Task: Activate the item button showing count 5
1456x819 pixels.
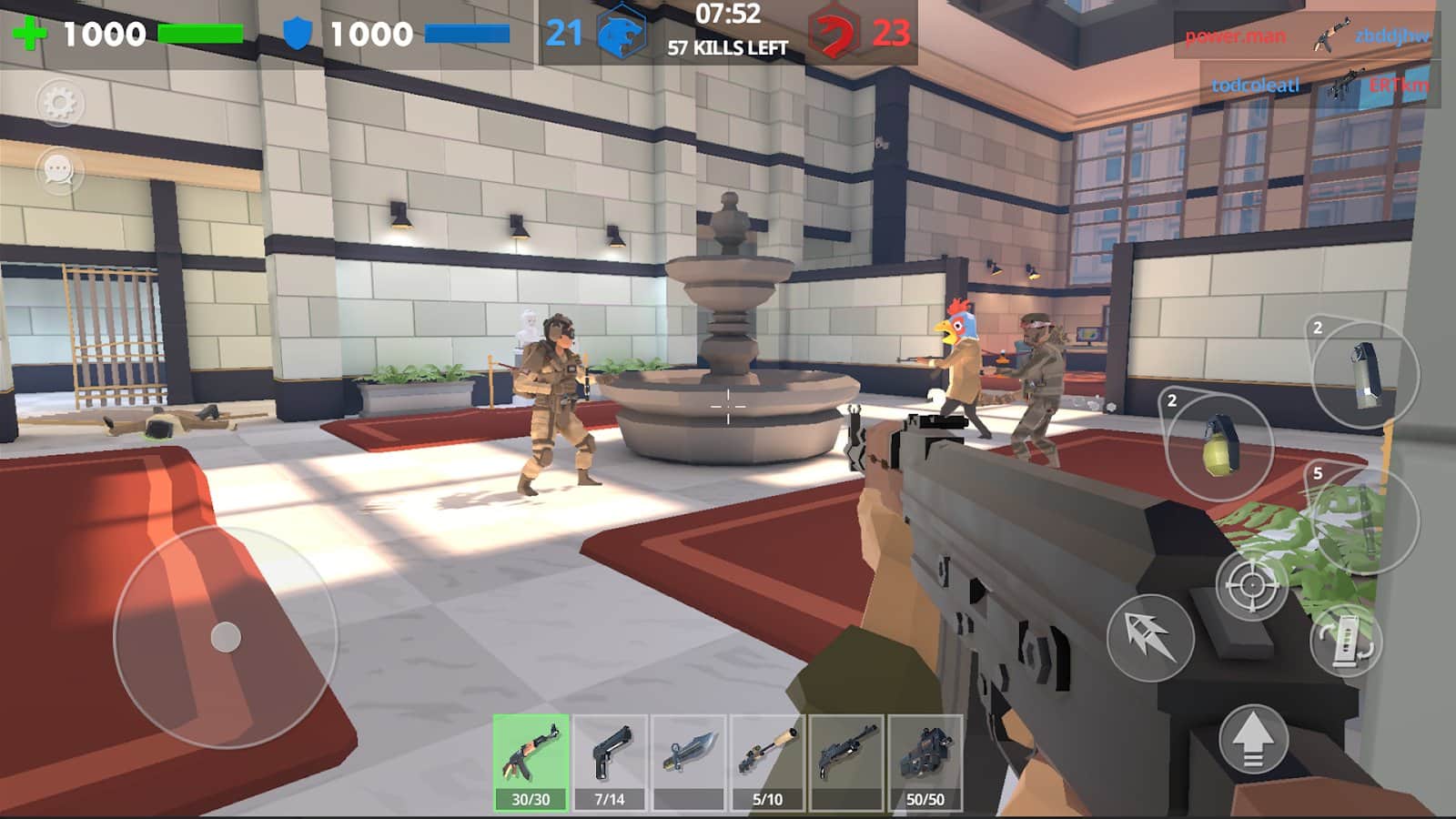Action: (1364, 520)
